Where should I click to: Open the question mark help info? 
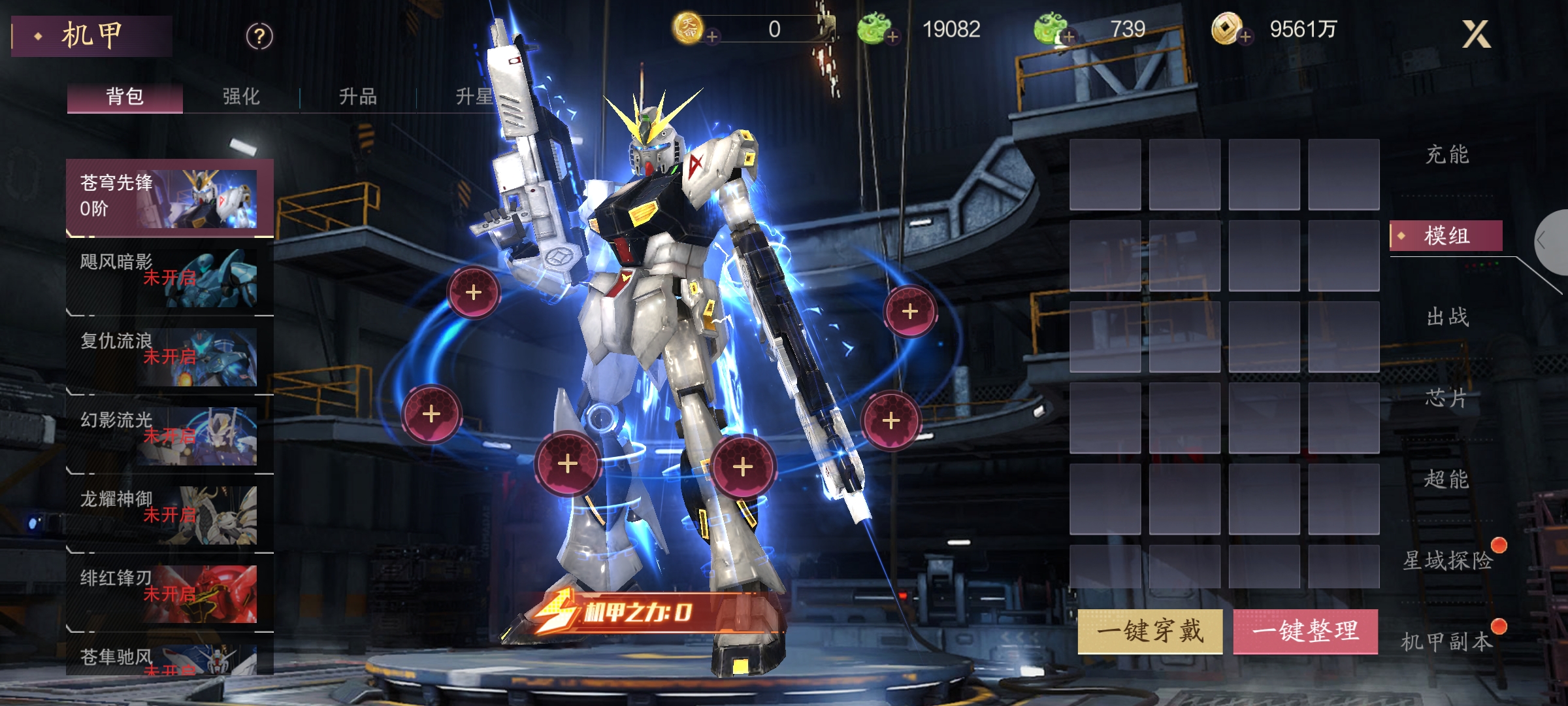pos(259,37)
